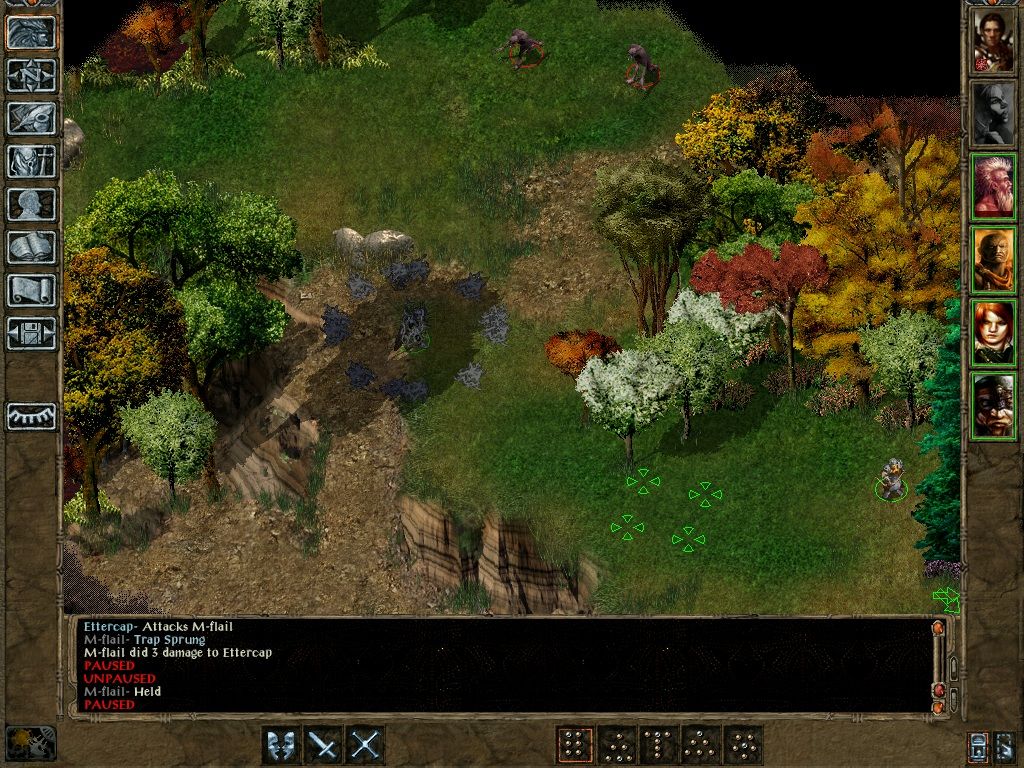Open the area map with compass icon
Viewport: 1024px width, 768px height.
point(31,76)
